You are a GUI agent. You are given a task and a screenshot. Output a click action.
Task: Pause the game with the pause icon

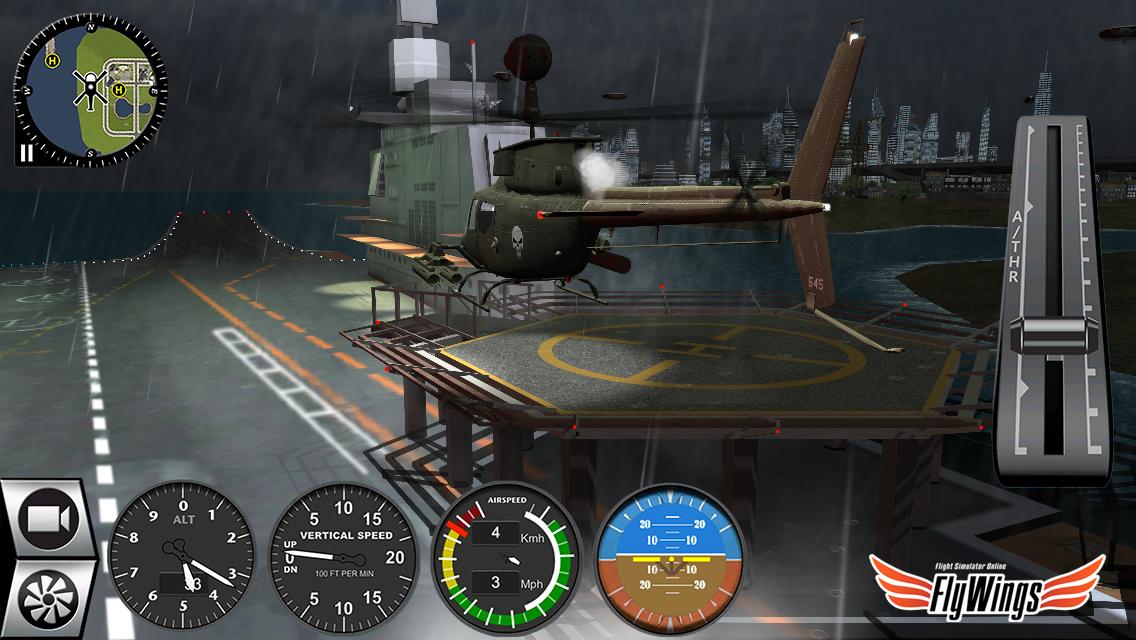(x=26, y=153)
